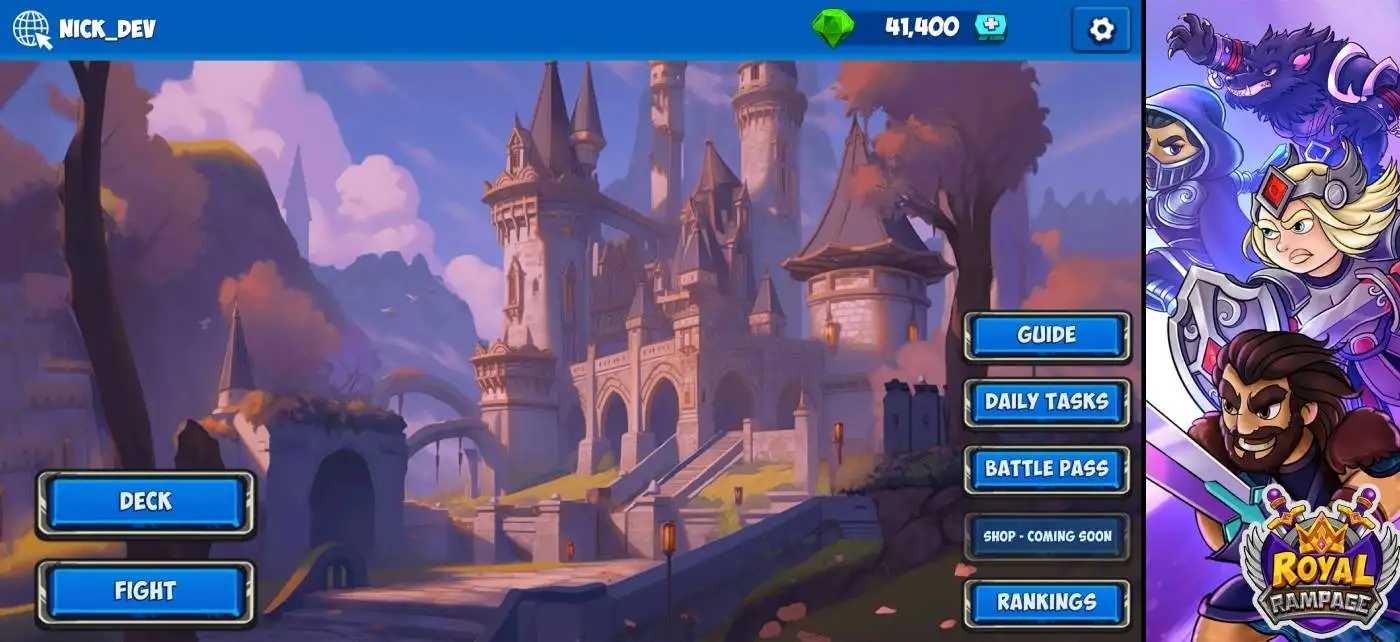Open settings with the gear icon
This screenshot has width=1400, height=642.
tap(1100, 30)
